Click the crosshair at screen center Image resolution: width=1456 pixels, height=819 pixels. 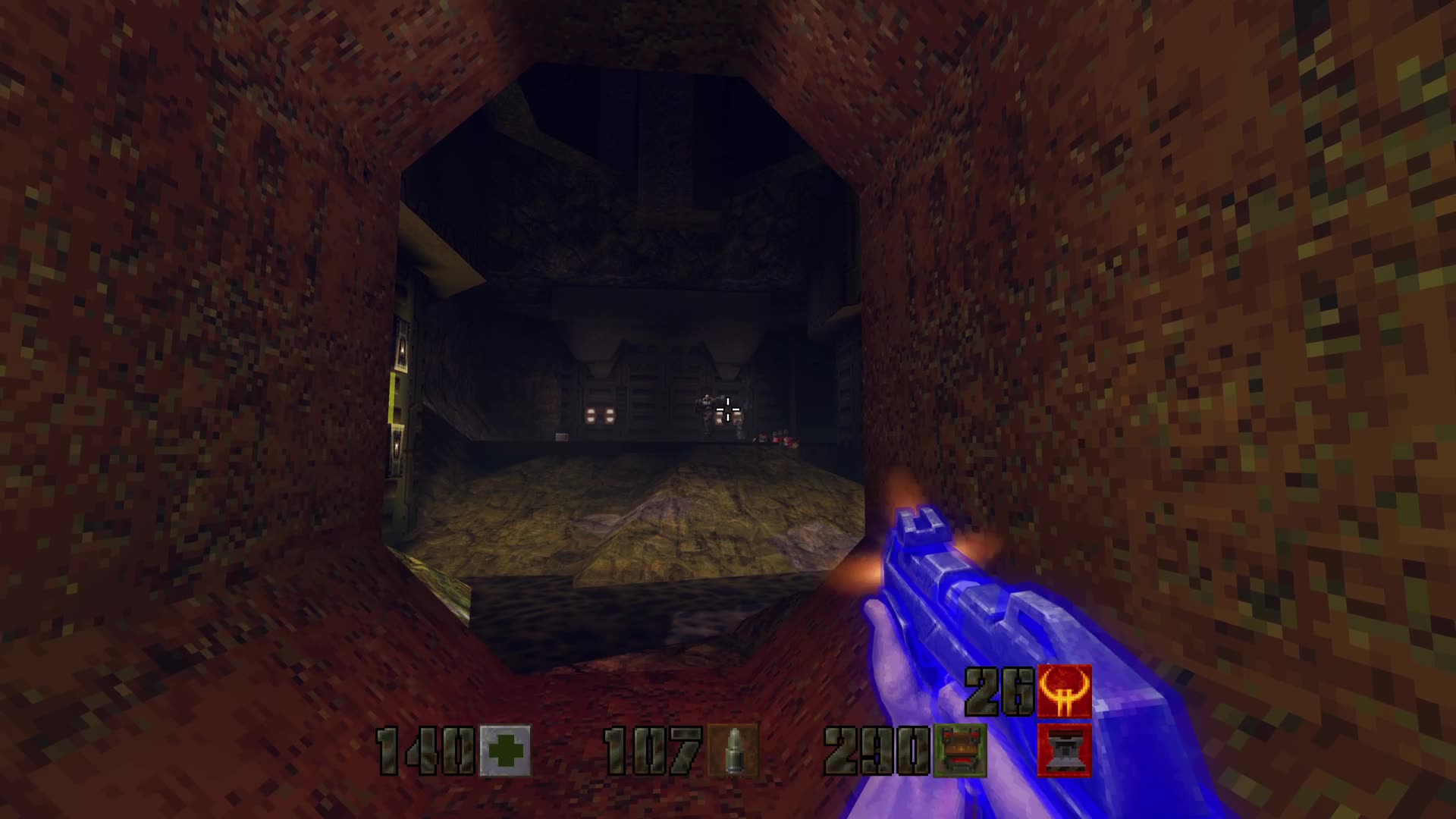726,408
